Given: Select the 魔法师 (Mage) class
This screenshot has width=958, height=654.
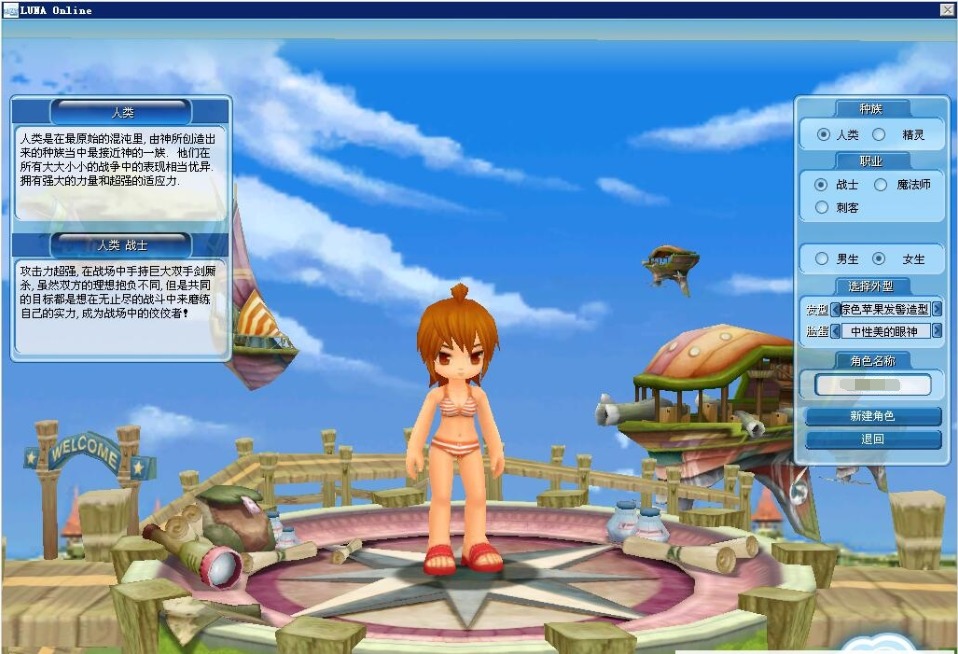Looking at the screenshot, I should [x=880, y=185].
